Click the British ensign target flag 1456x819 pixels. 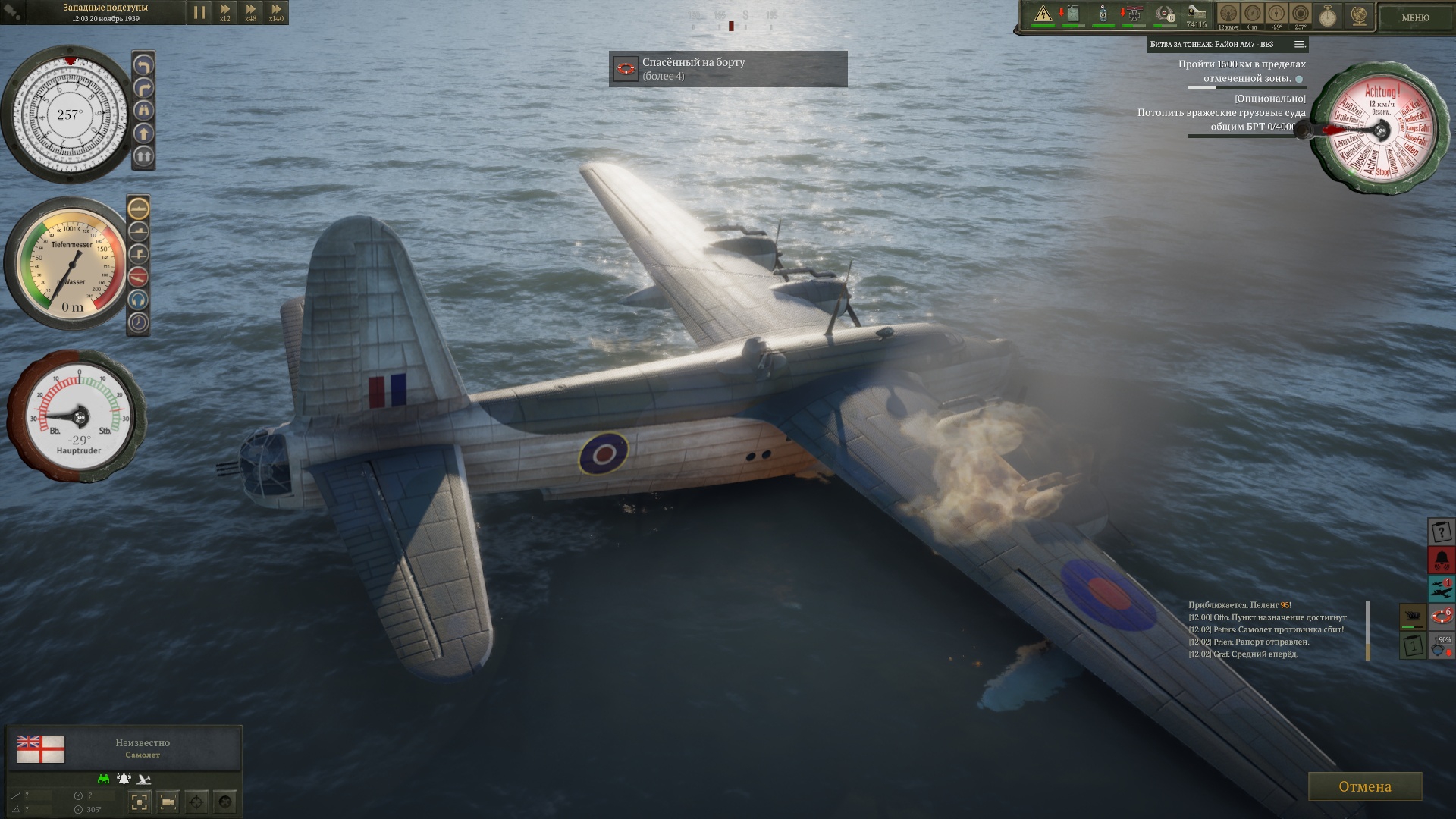[x=41, y=748]
